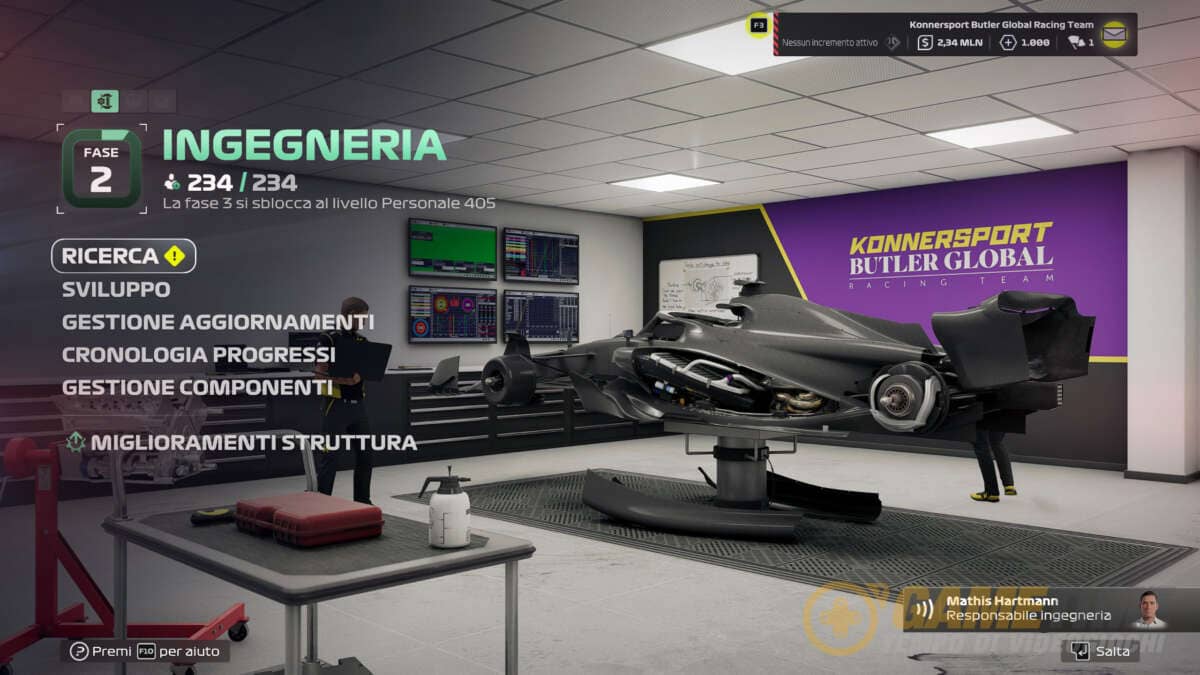
Task: Select Sviluppo from the engineering menu
Action: pyautogui.click(x=116, y=289)
